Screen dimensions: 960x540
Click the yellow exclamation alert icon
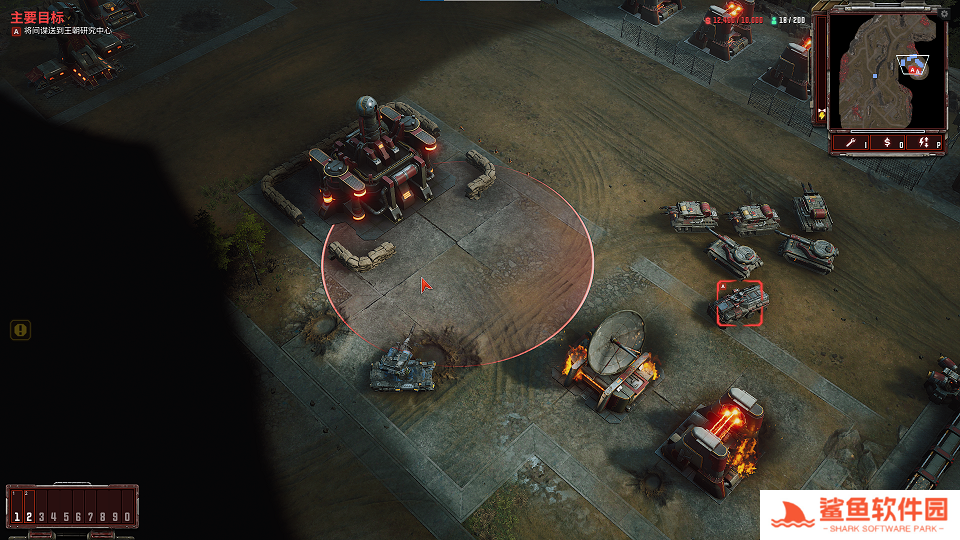[21, 330]
